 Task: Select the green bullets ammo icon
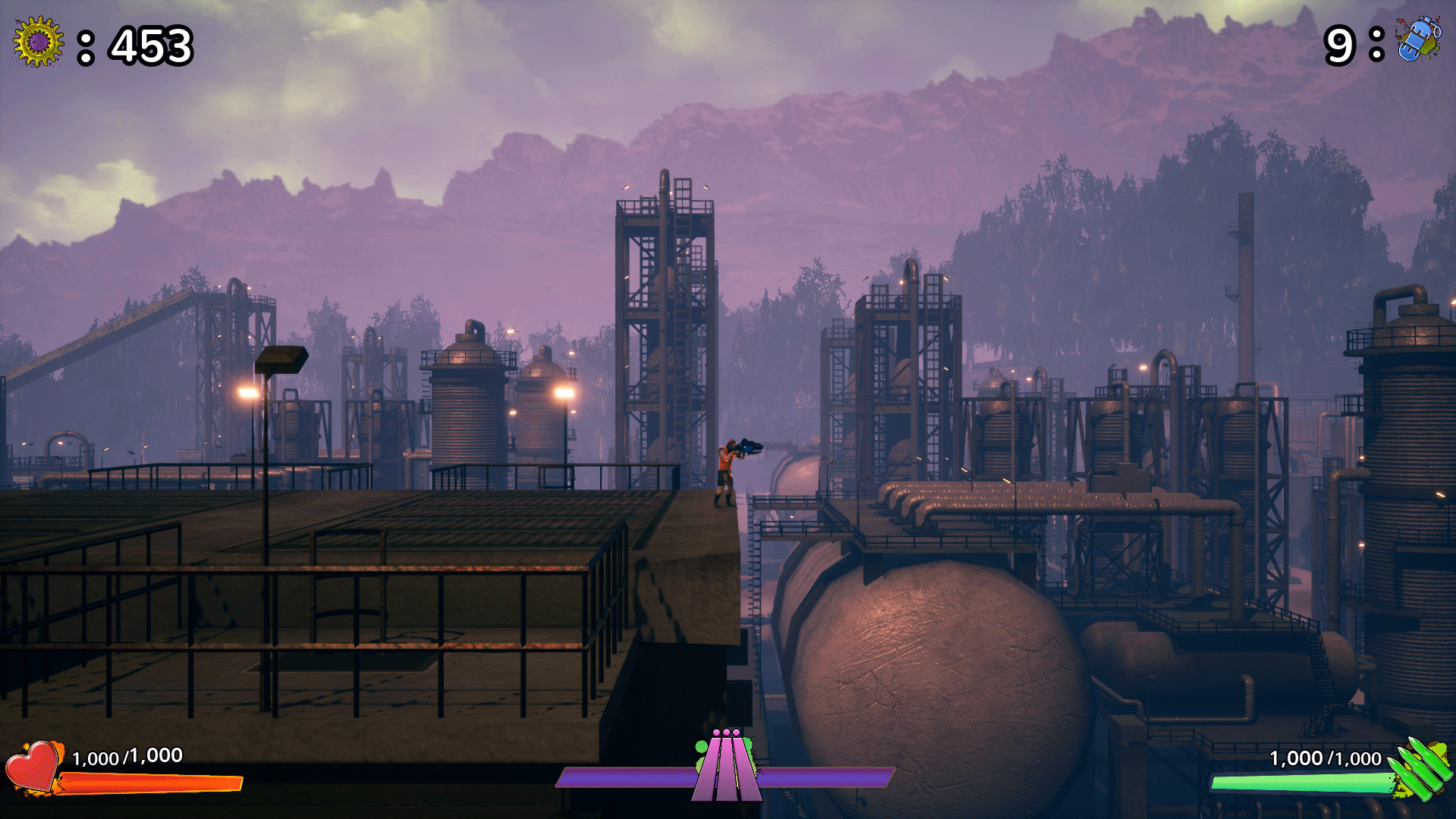[1421, 768]
